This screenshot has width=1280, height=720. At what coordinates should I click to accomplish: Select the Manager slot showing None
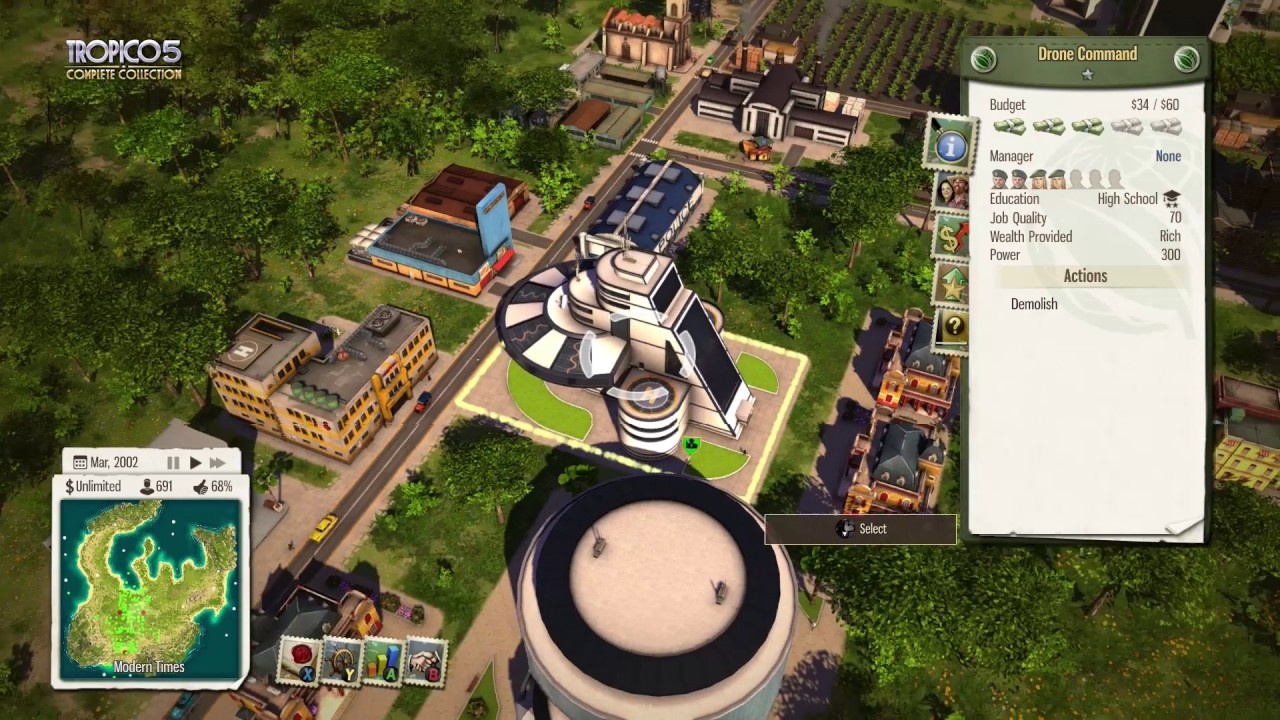(1167, 156)
